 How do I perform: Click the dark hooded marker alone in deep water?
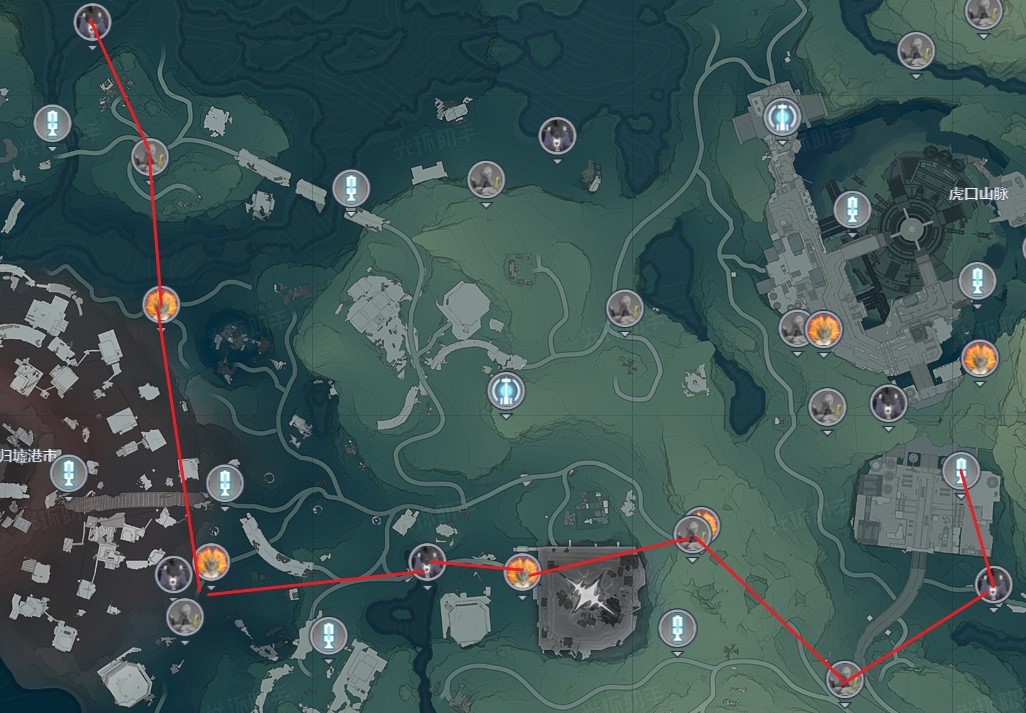click(557, 135)
